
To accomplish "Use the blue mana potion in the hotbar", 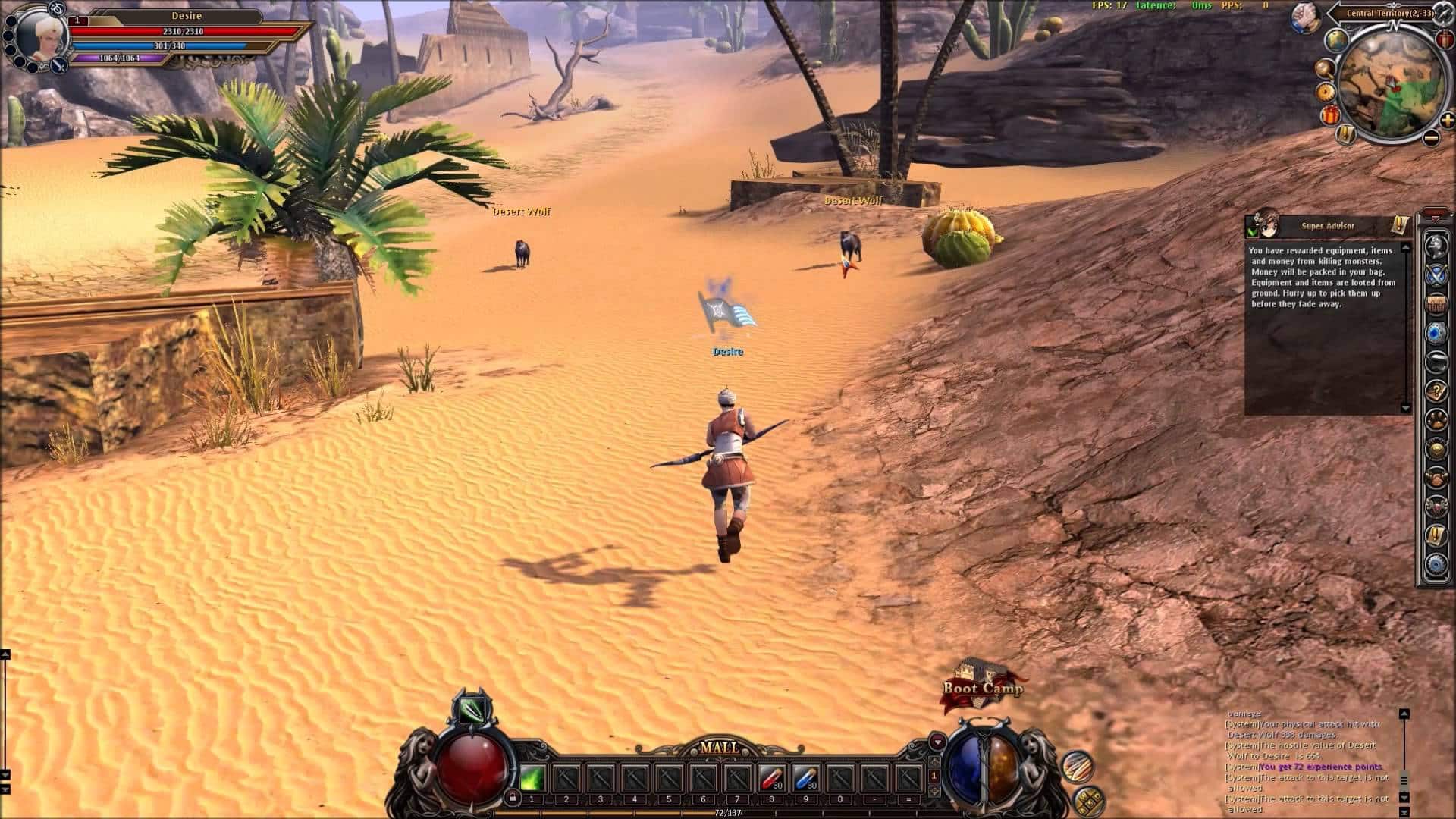I will point(805,778).
